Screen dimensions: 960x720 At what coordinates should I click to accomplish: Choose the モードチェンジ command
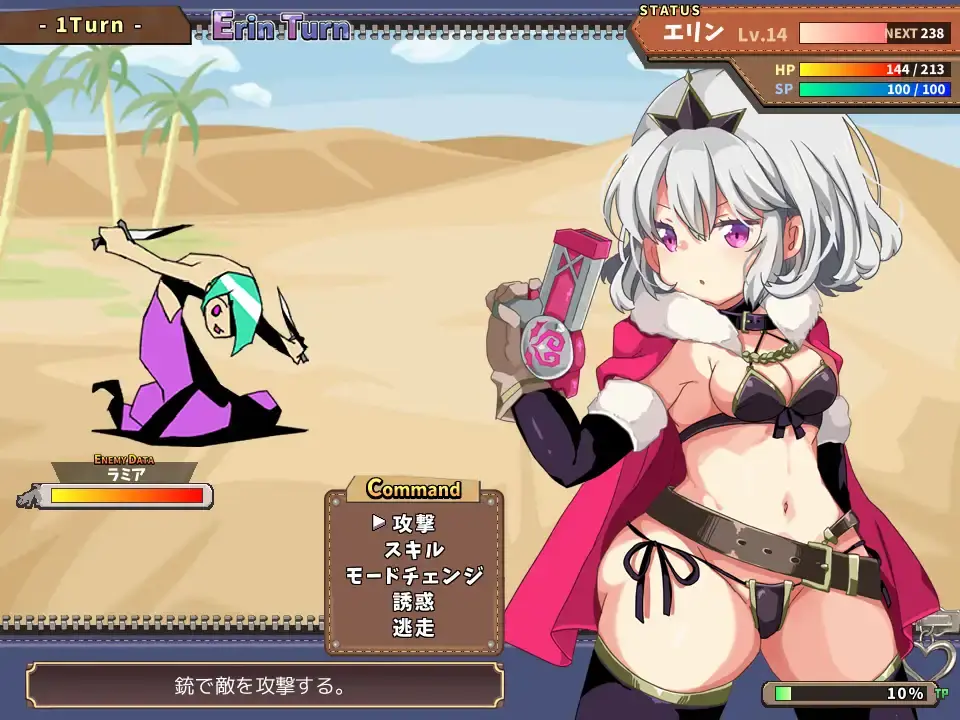point(413,576)
